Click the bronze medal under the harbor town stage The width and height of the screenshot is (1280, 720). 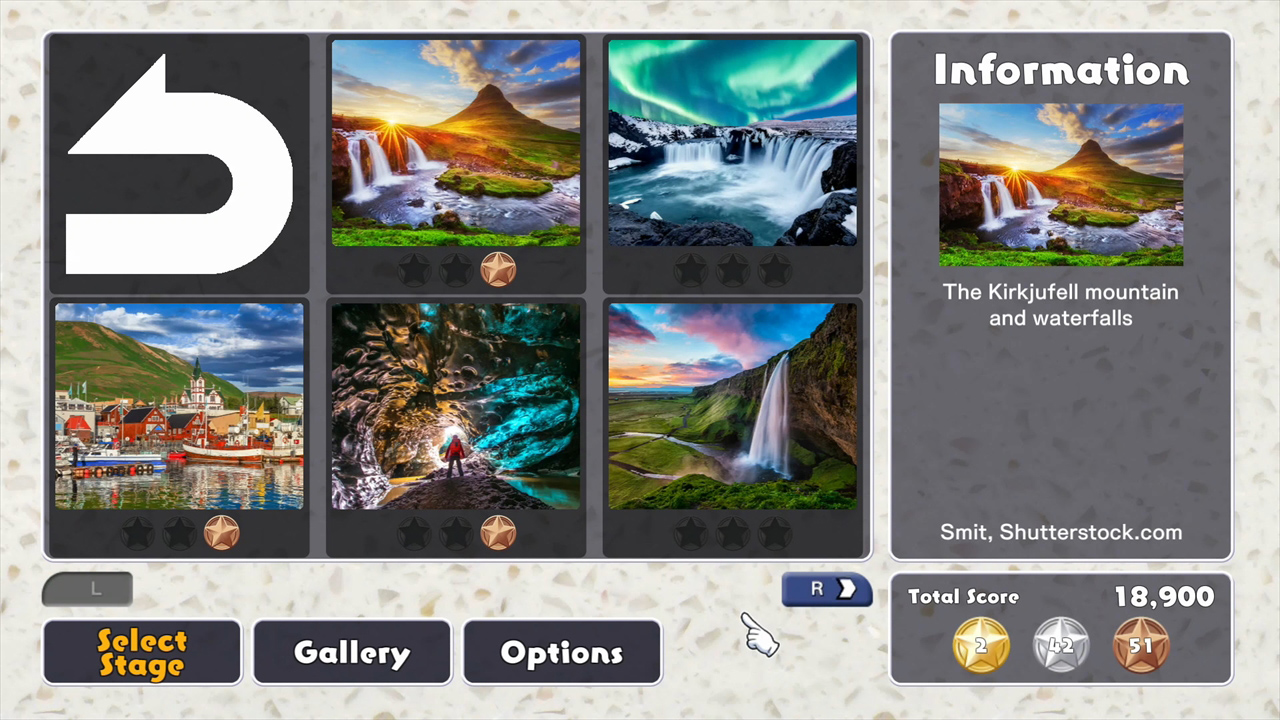222,531
